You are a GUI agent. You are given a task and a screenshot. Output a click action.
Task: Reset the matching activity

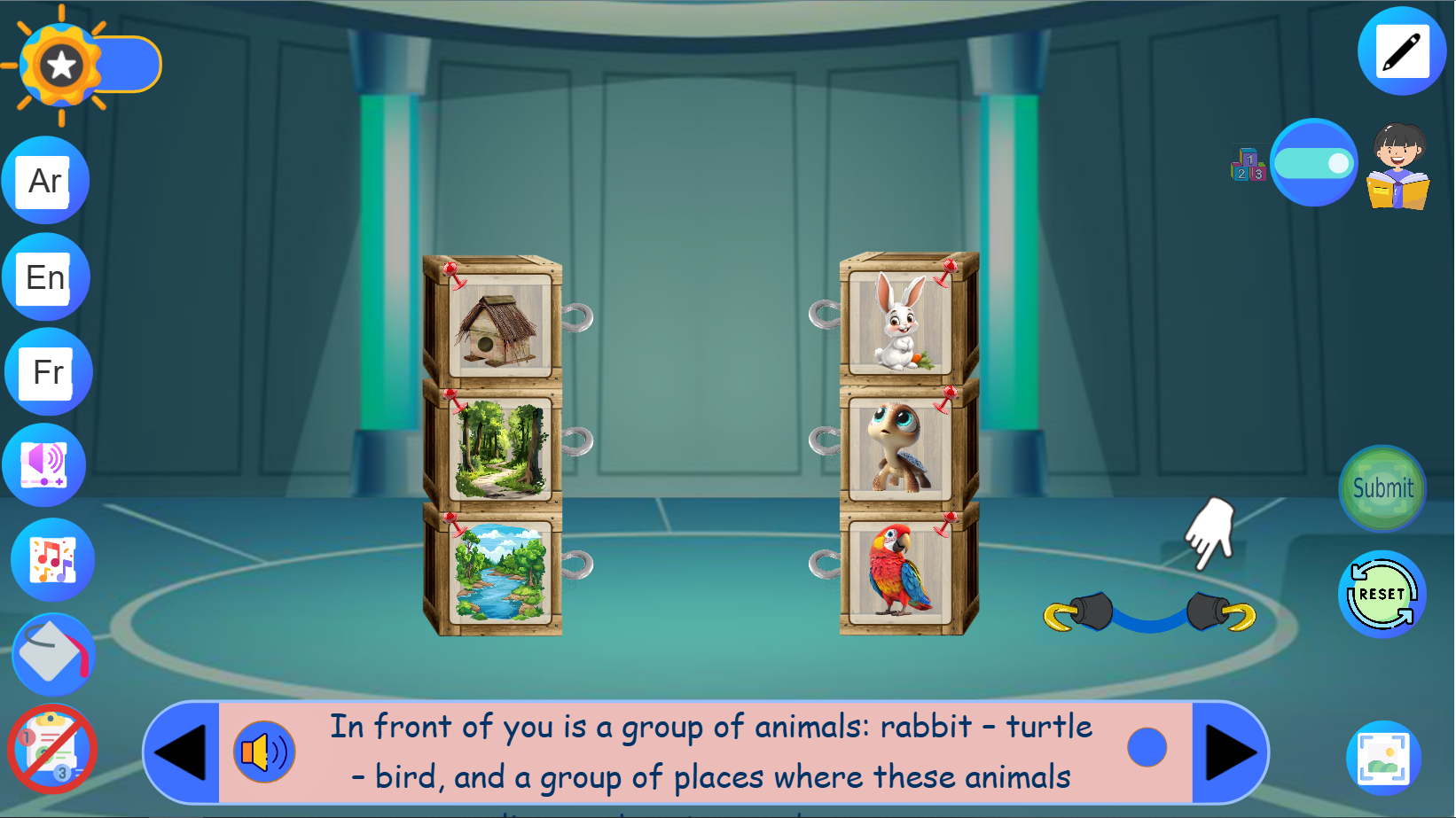[1380, 592]
